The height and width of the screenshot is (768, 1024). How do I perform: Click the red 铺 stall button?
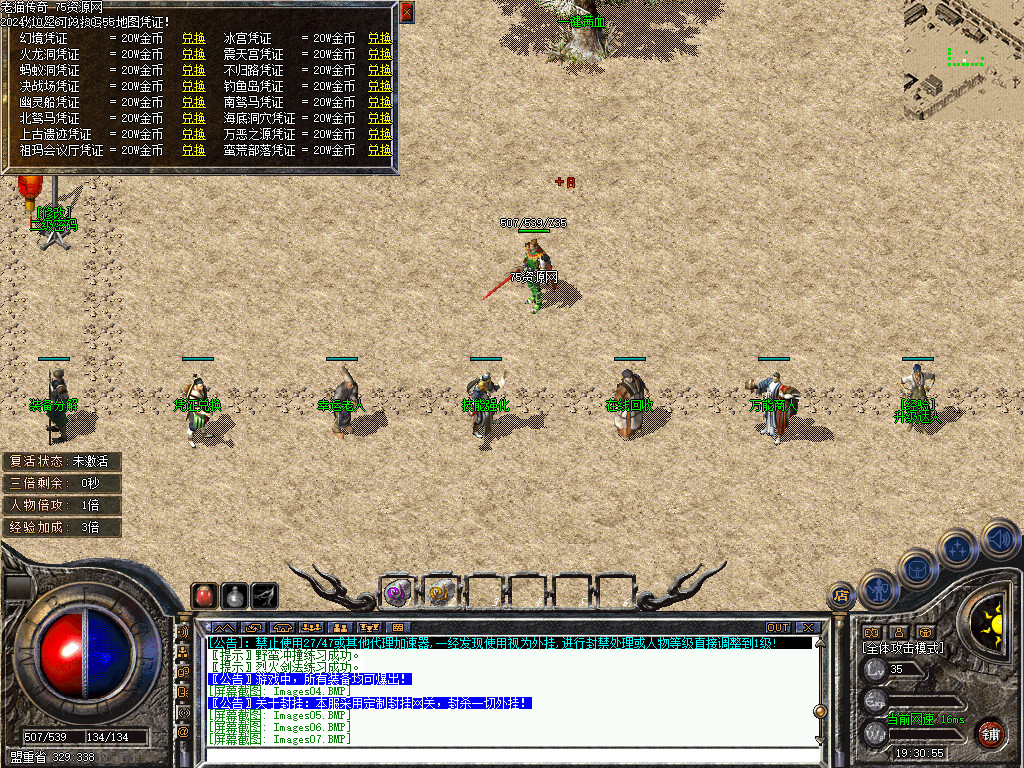tap(990, 732)
